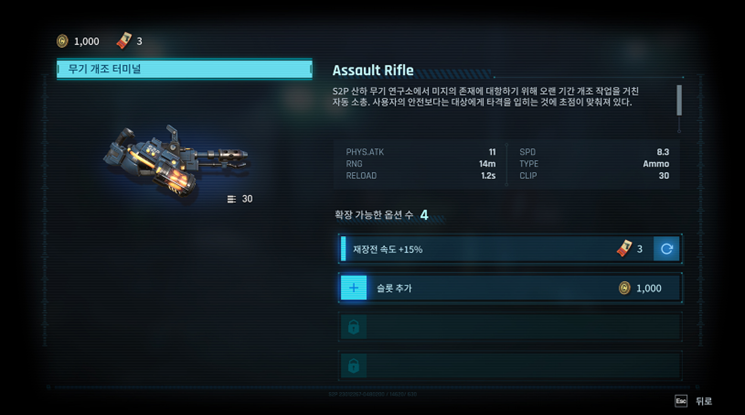Screen dimensions: 745x415
Task: Select the 무기 개조 터미널 header tab
Action: 184,69
